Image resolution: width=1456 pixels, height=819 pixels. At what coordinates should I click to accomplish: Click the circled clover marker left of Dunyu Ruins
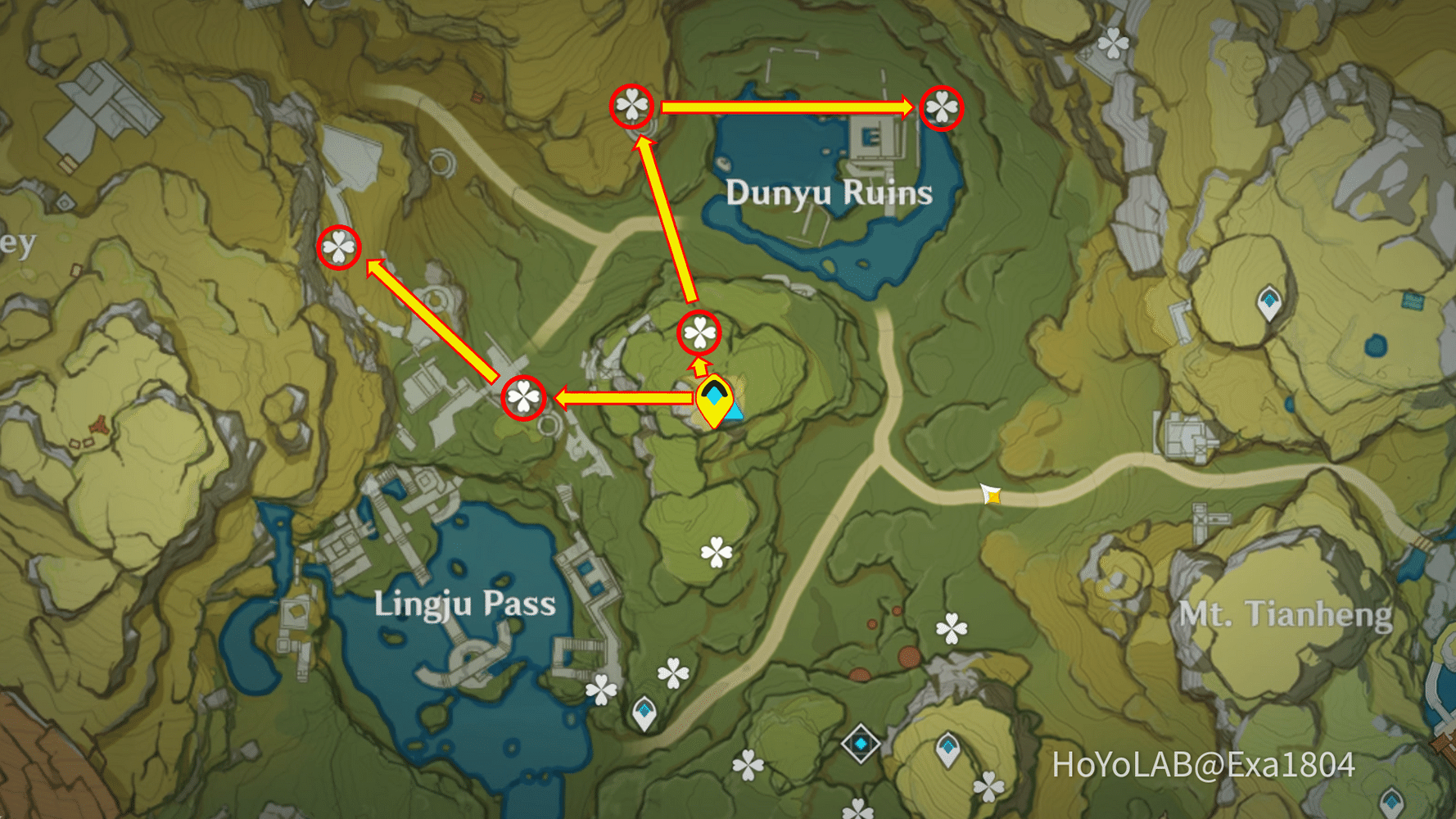(631, 106)
